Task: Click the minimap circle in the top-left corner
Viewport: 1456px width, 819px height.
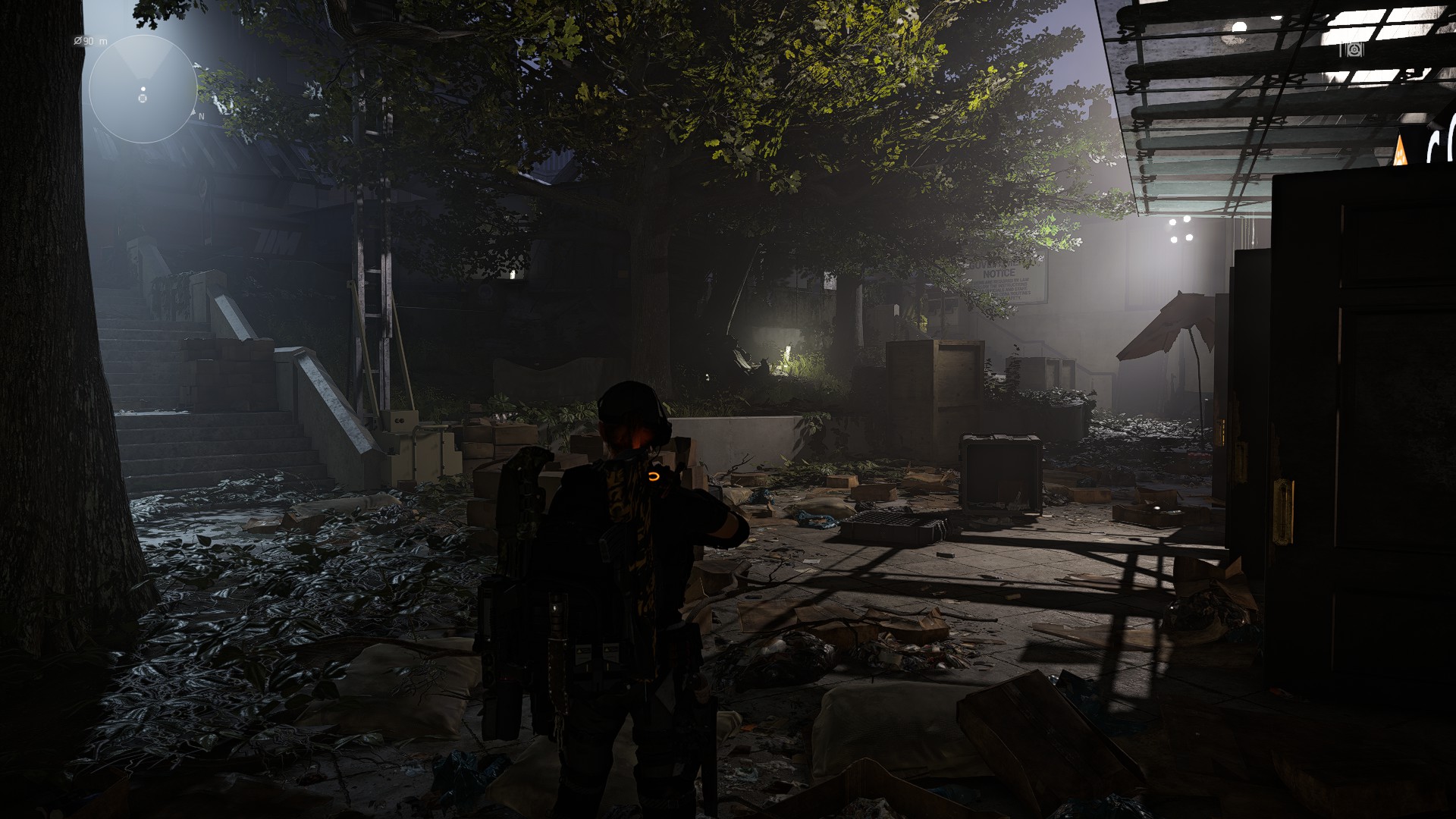Action: (144, 87)
